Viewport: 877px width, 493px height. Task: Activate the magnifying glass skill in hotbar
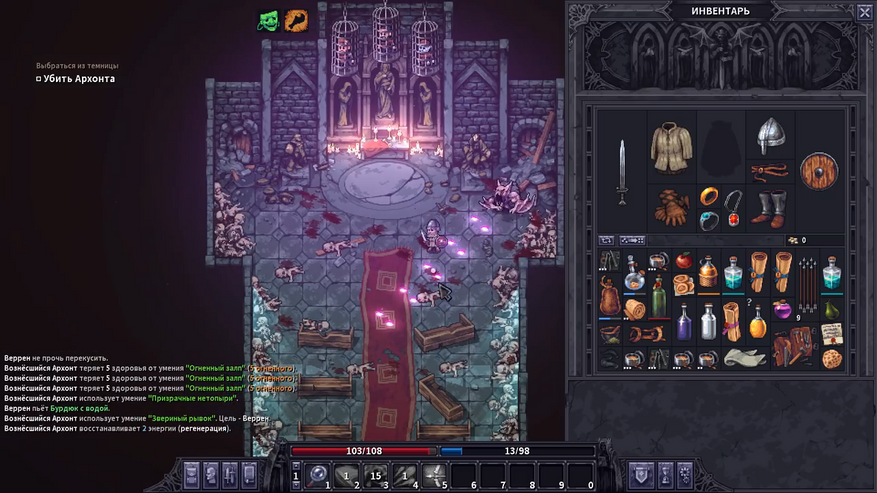click(318, 474)
